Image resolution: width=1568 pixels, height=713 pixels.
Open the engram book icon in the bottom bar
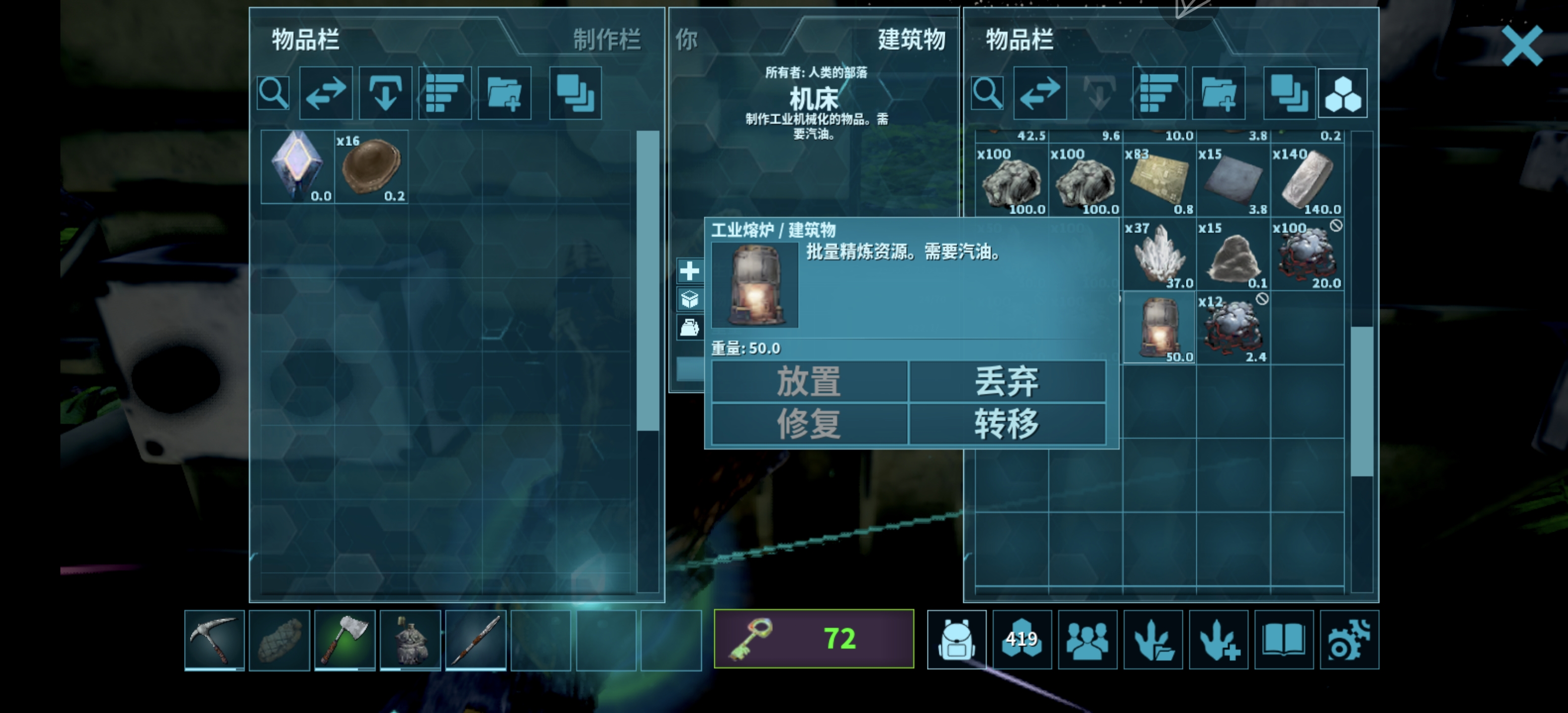tap(1284, 639)
